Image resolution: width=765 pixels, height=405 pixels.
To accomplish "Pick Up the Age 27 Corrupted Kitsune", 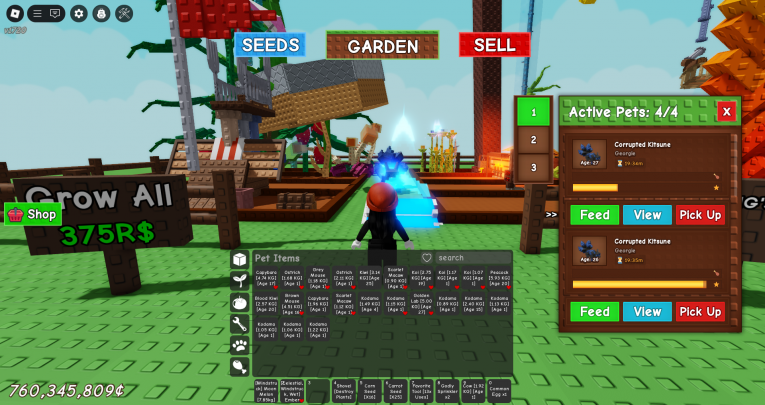I will 700,215.
